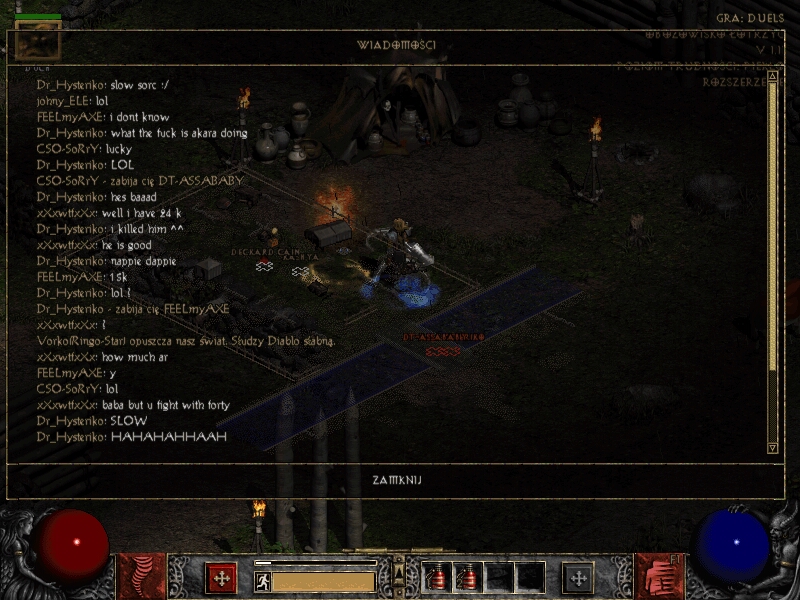
Task: Click the message log scroll-up arrow
Action: click(772, 89)
